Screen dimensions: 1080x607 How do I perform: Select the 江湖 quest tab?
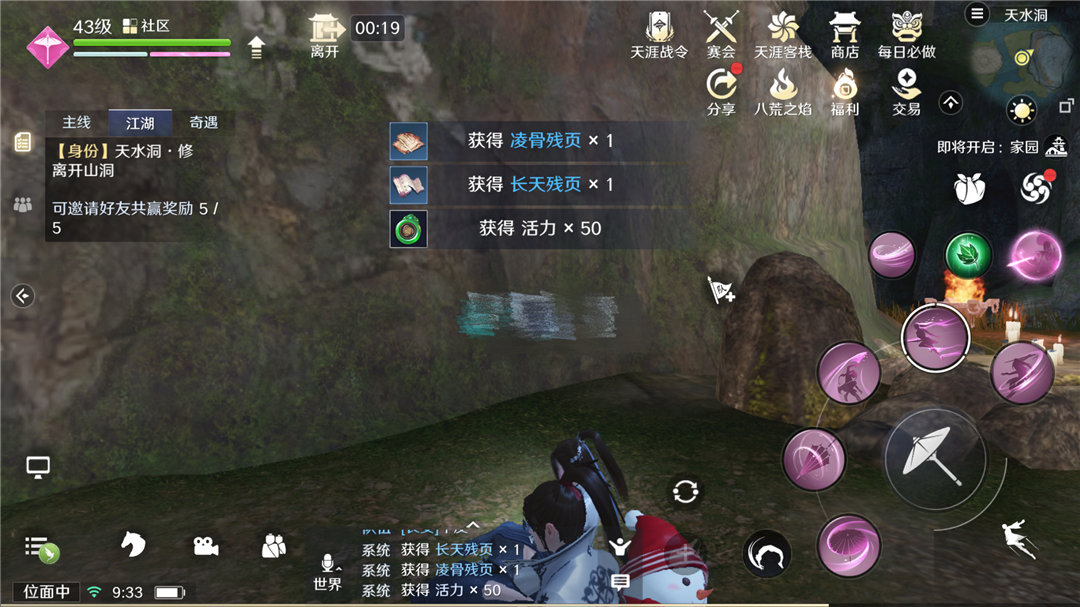click(x=140, y=123)
